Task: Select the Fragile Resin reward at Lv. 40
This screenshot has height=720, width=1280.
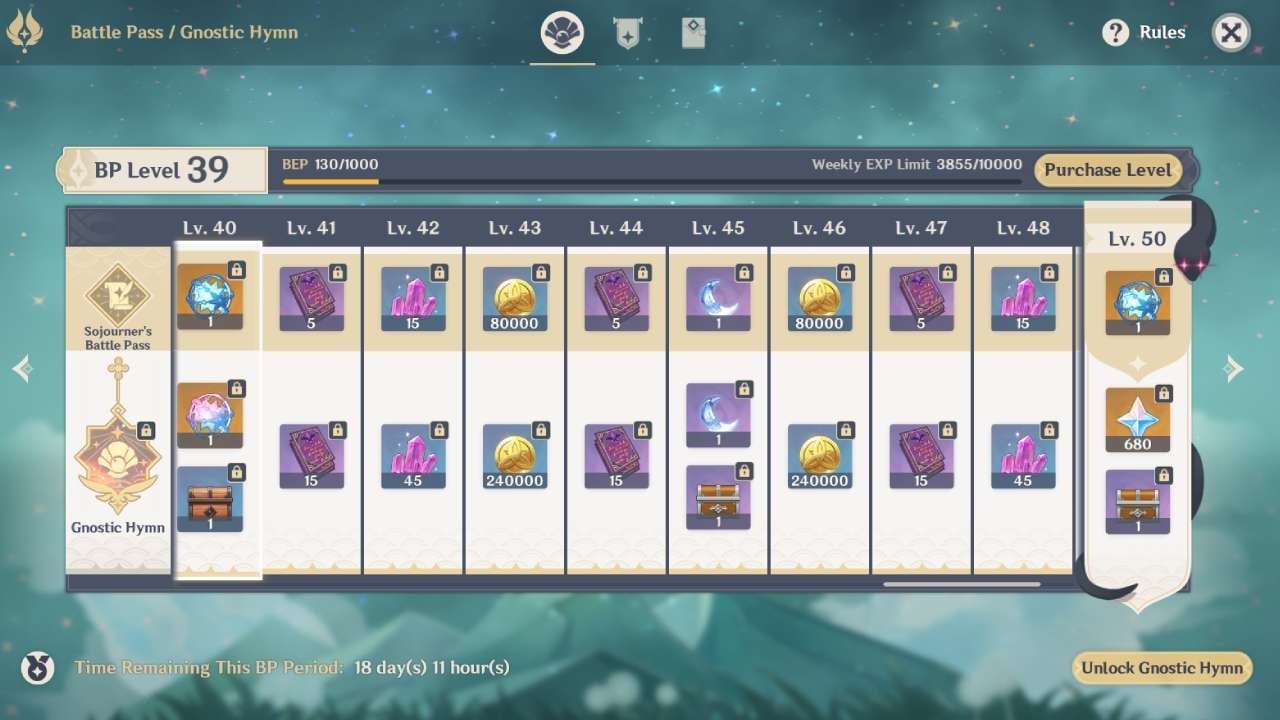Action: [210, 294]
